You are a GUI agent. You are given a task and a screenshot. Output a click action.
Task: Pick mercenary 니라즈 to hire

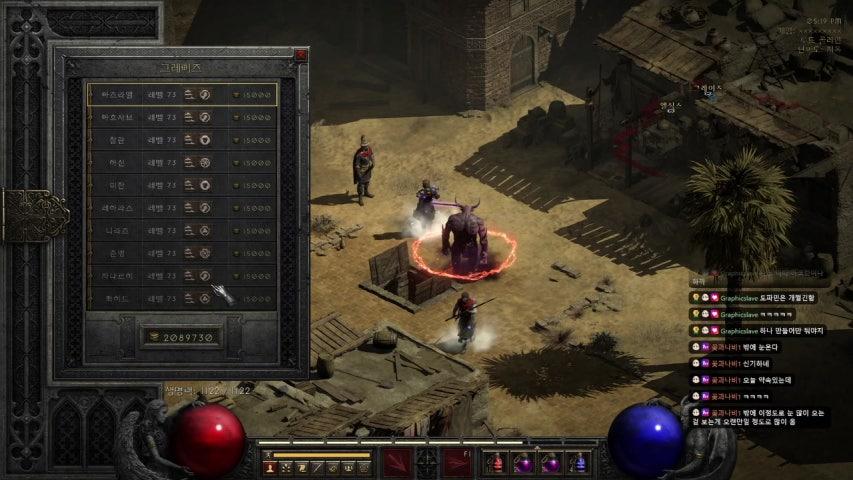click(x=180, y=231)
